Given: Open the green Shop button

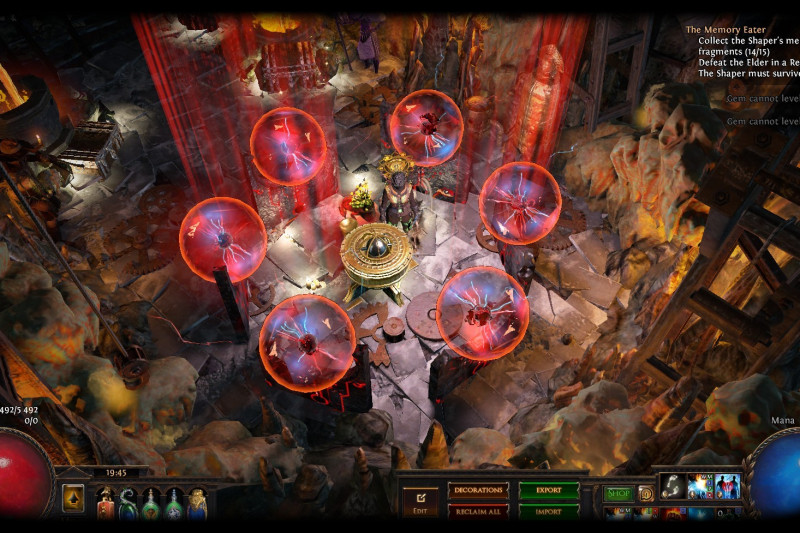Looking at the screenshot, I should (617, 493).
